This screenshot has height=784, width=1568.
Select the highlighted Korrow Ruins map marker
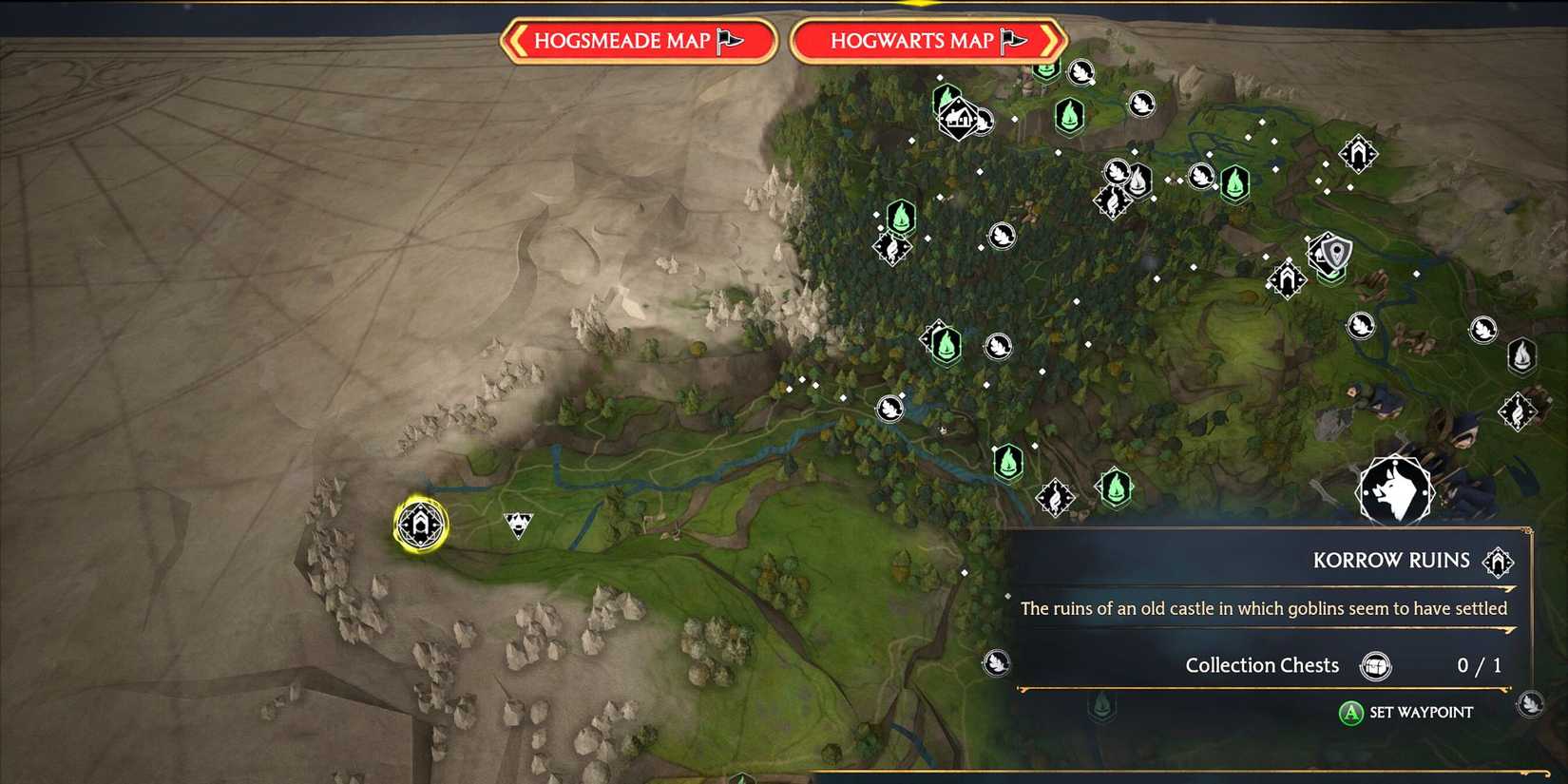[421, 526]
